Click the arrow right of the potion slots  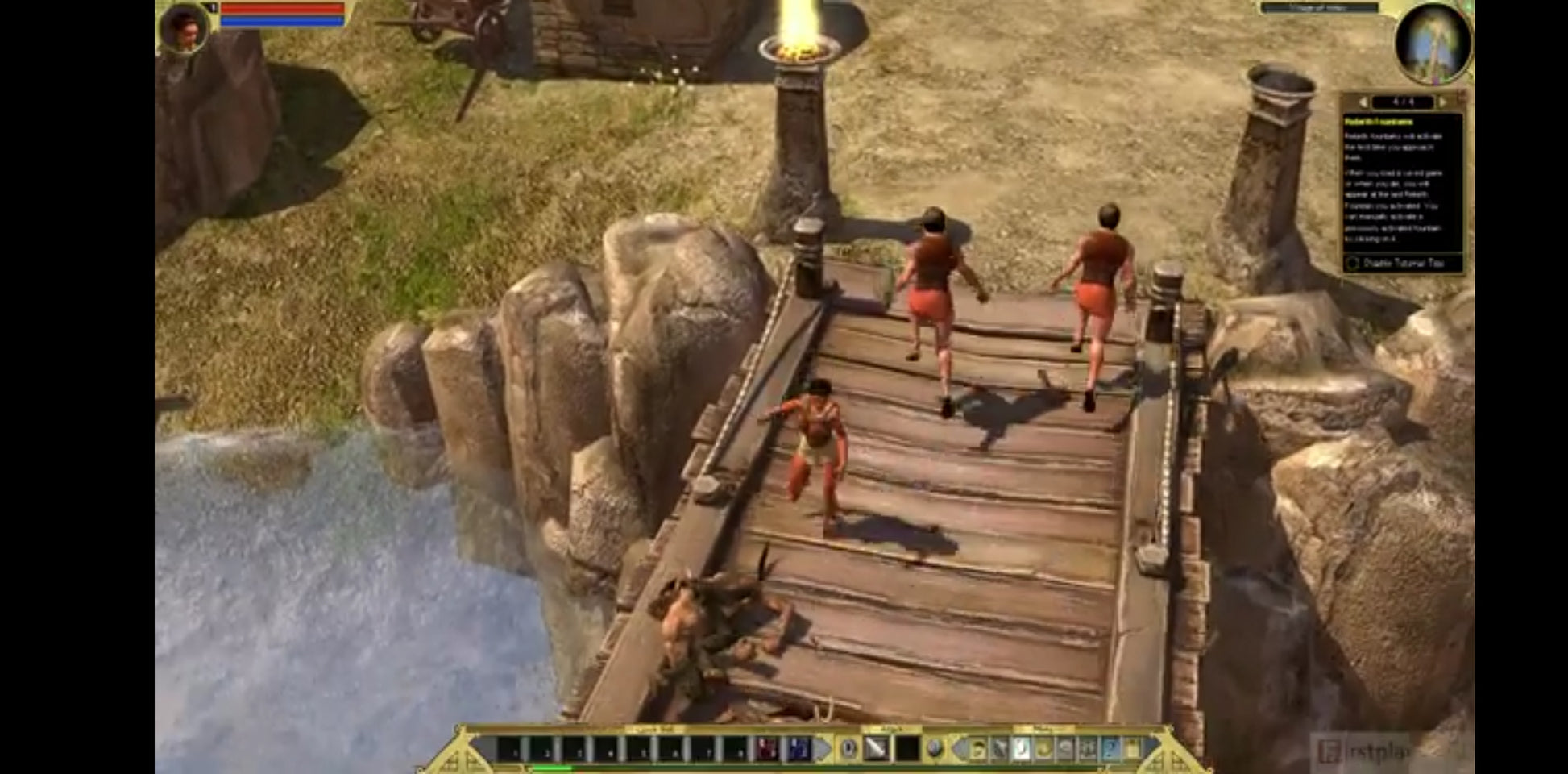coord(823,749)
